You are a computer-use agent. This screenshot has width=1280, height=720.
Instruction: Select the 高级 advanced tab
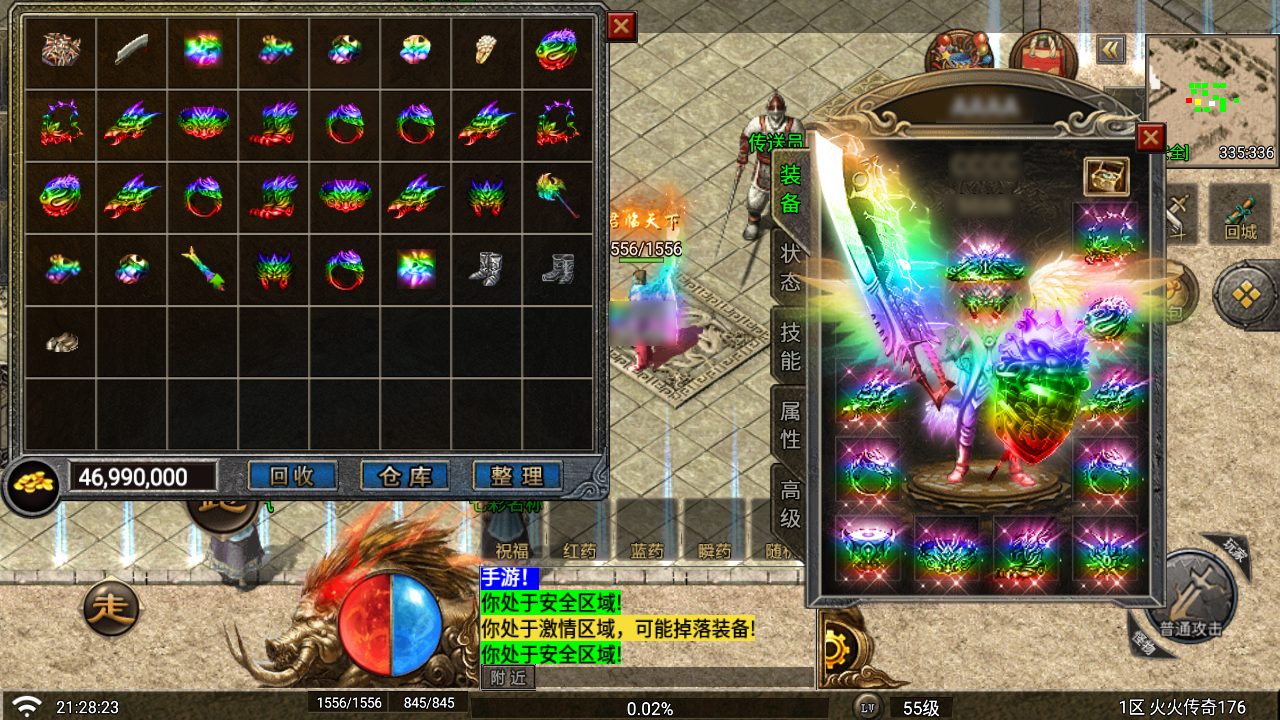point(790,503)
